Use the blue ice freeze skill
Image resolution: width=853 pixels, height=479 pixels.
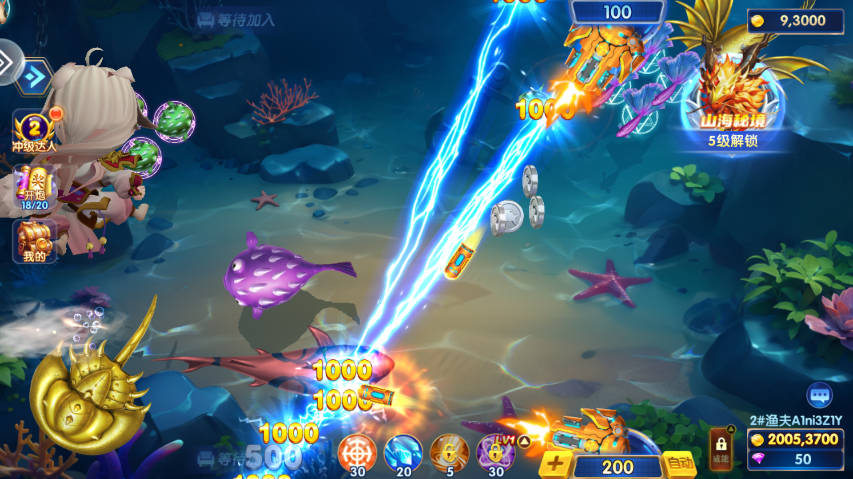click(x=403, y=453)
